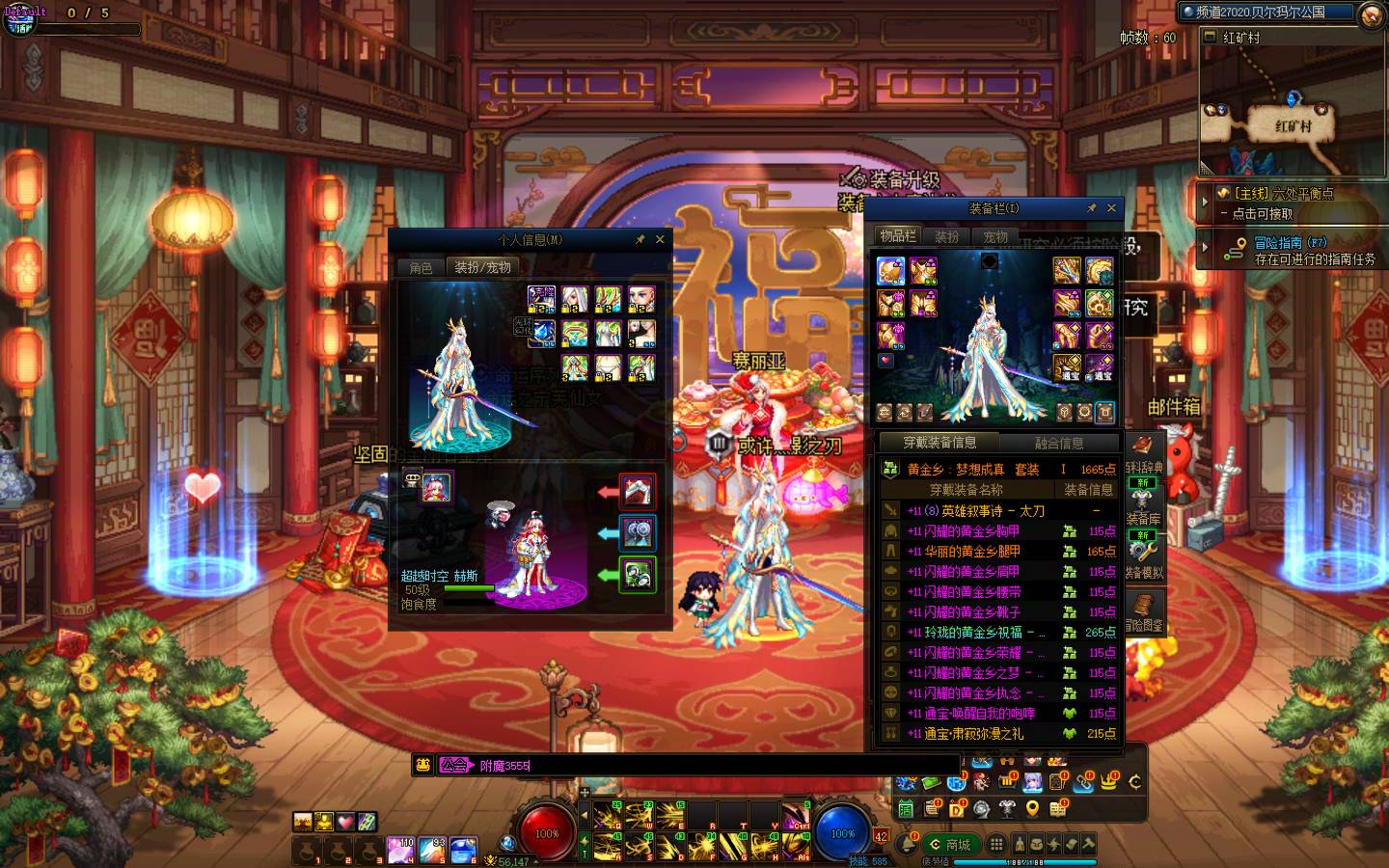The height and width of the screenshot is (868, 1389).
Task: Open the 冒险指南 guide tracker
Action: pos(1291,251)
